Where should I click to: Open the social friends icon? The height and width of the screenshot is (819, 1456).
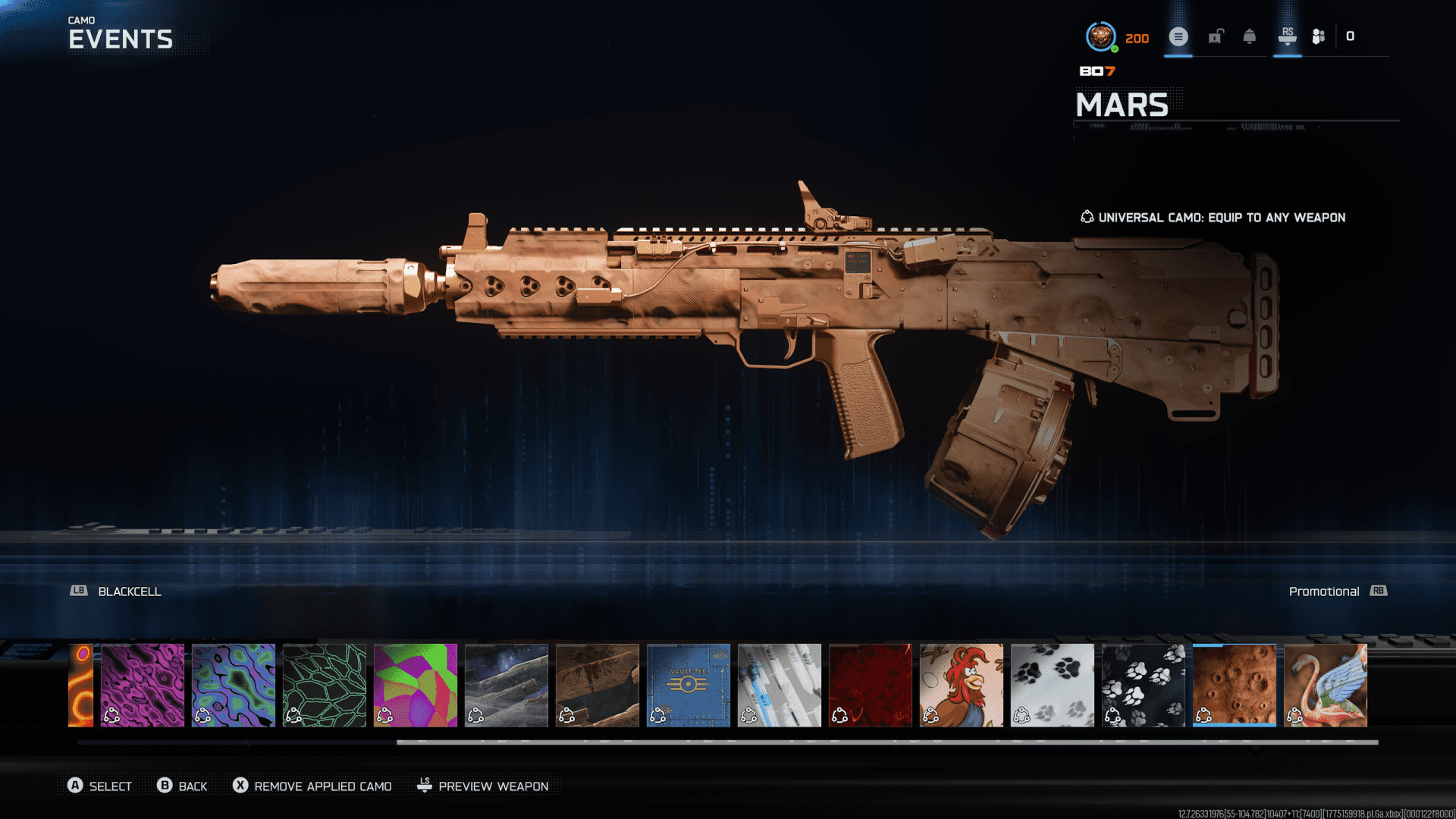1319,36
